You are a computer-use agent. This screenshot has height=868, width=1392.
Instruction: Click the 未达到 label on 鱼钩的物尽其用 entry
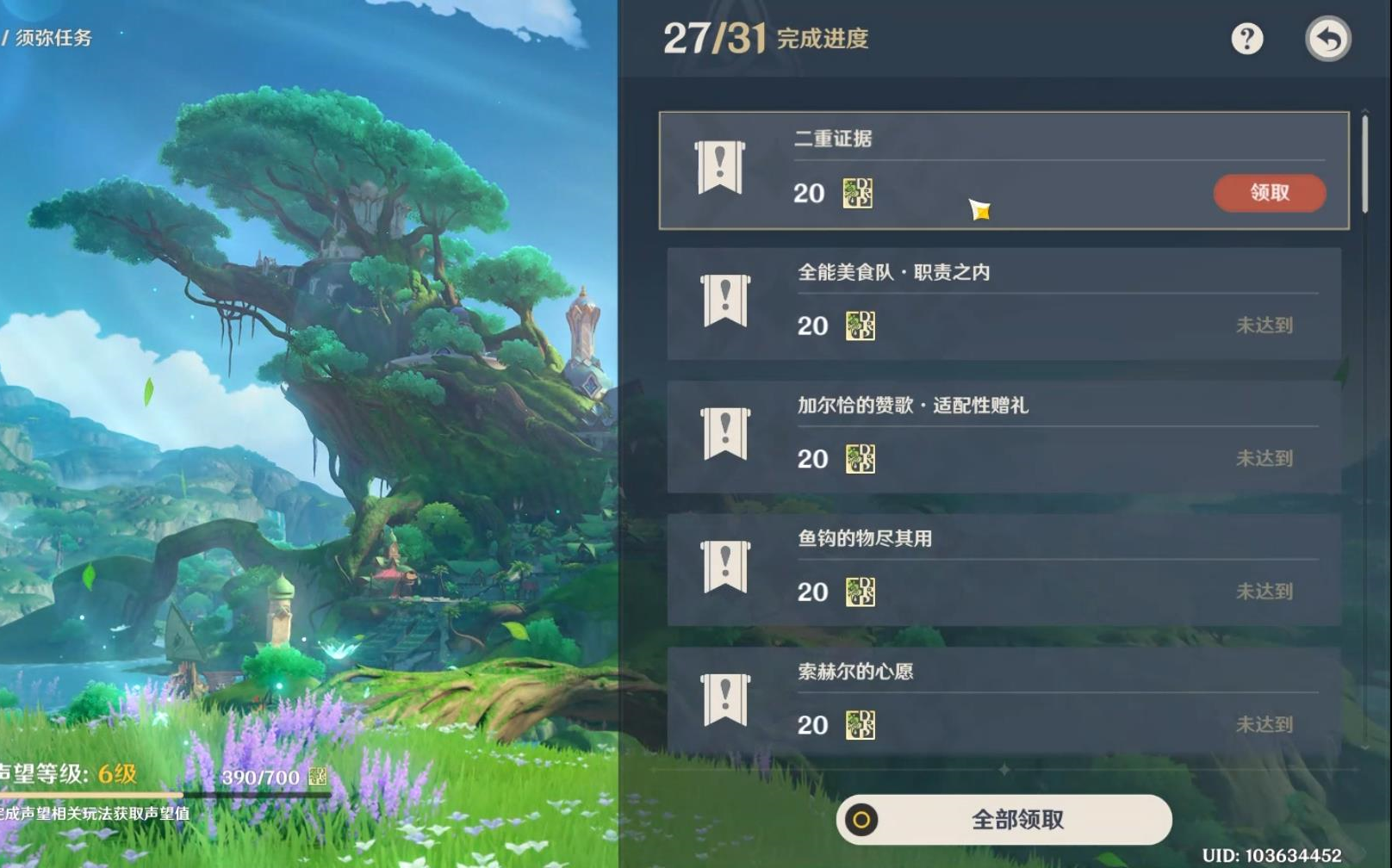[1264, 592]
